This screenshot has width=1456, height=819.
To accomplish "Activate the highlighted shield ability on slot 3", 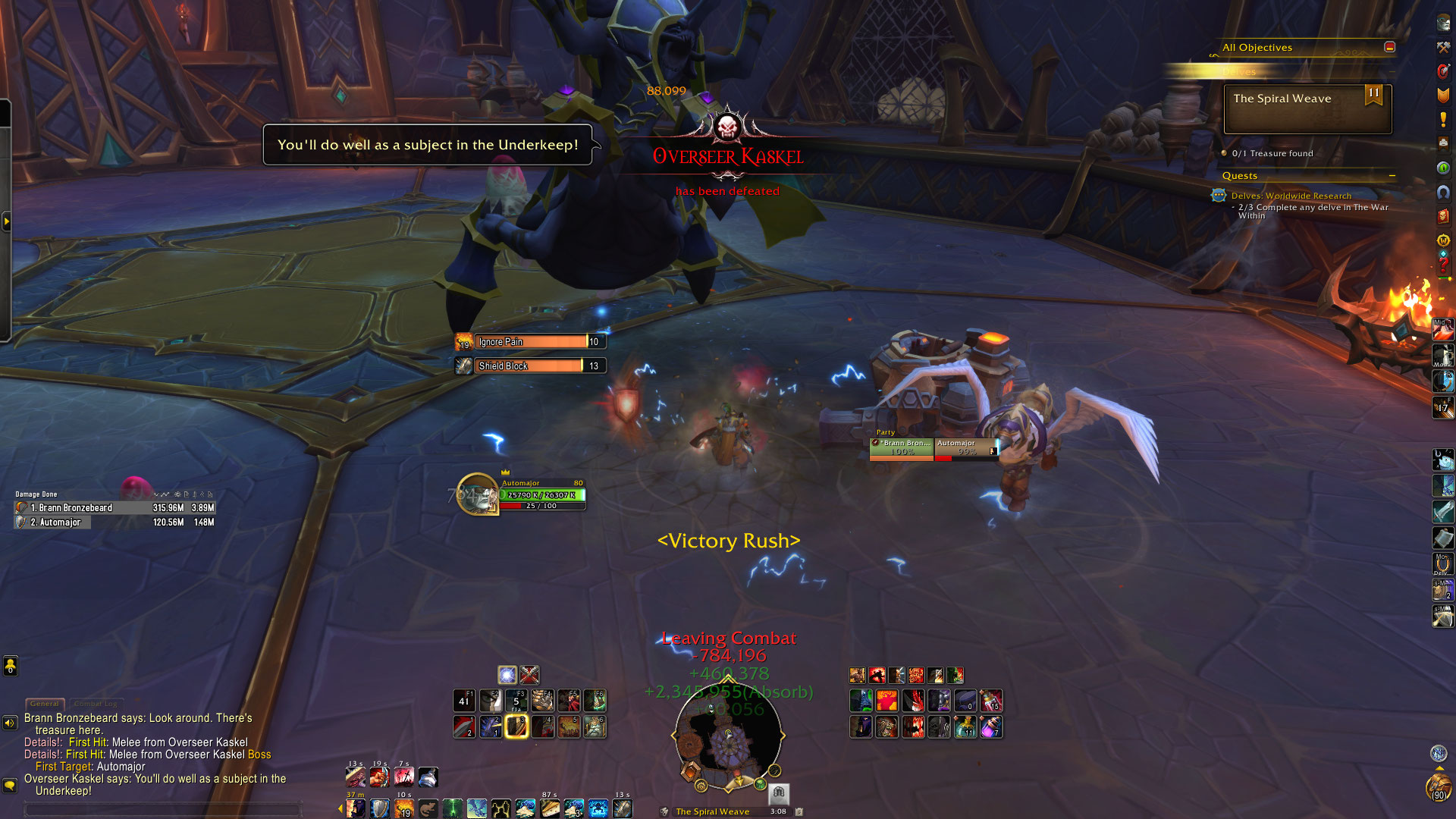I will point(516,726).
